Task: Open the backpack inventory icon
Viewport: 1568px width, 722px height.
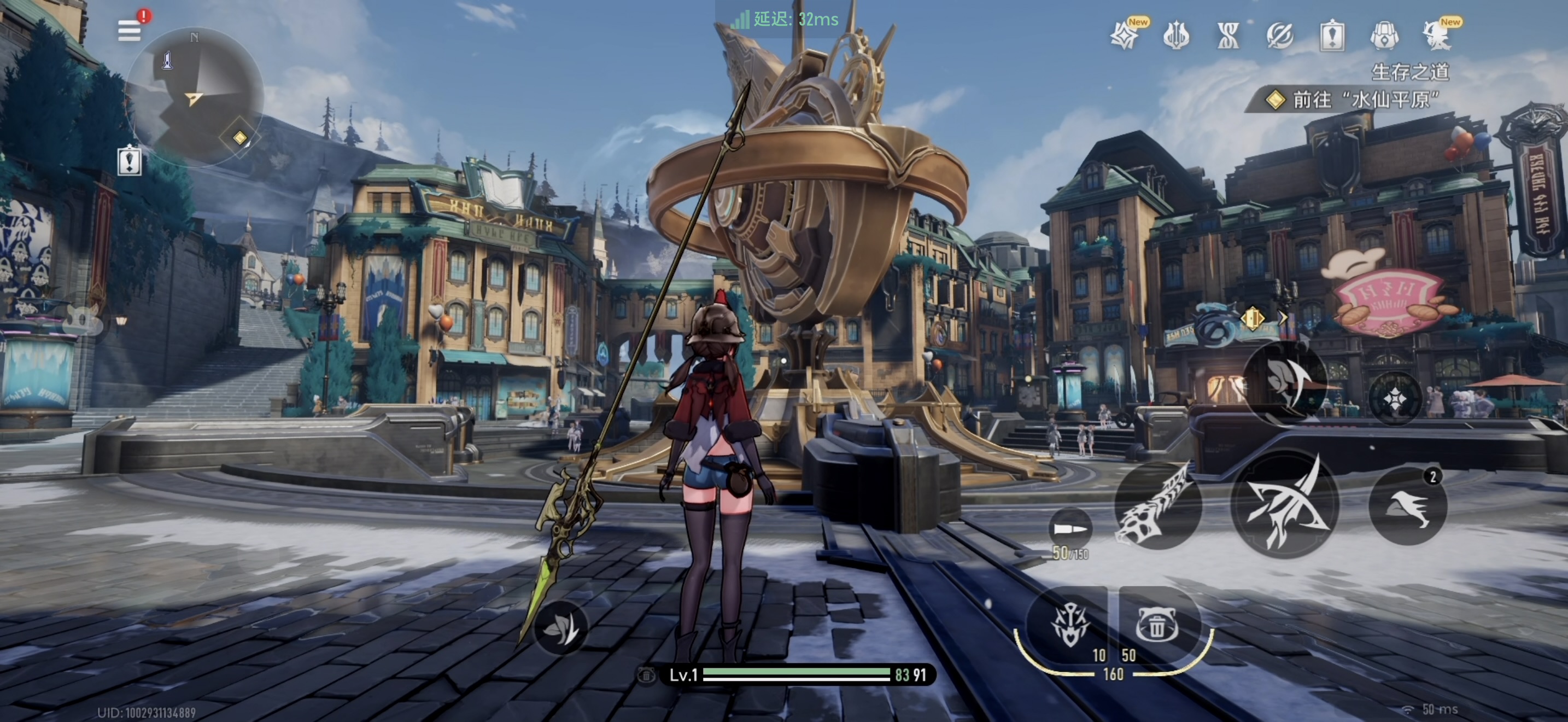Action: pos(1384,37)
